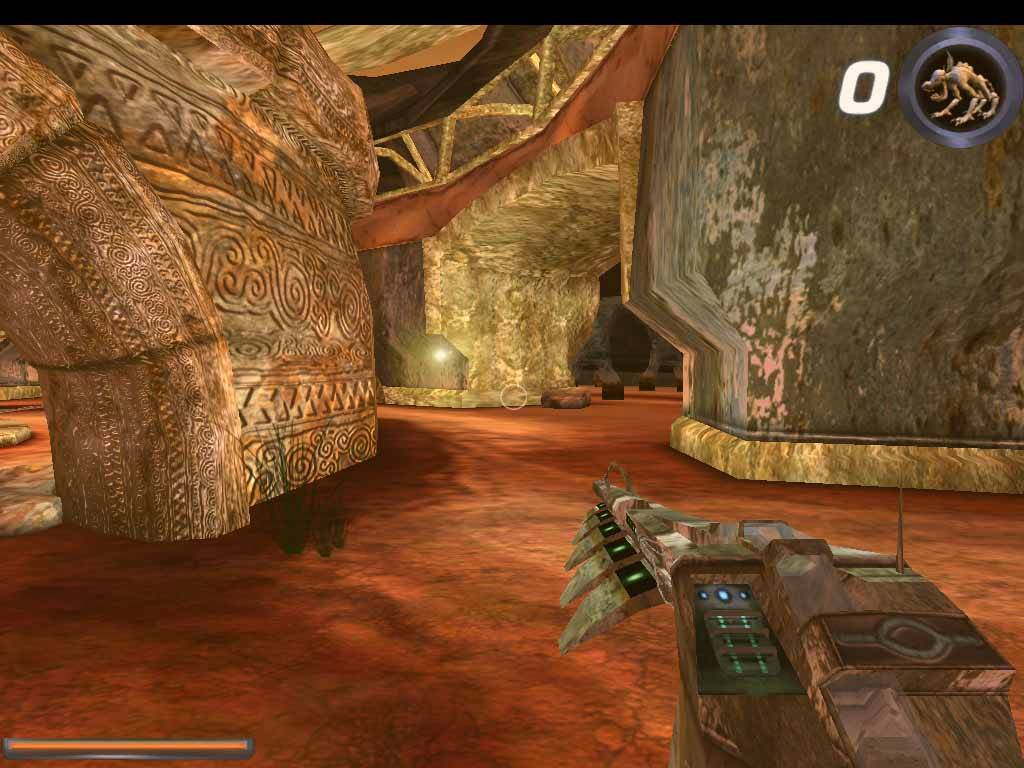Click the creature portrait icon
The image size is (1024, 768).
[959, 87]
